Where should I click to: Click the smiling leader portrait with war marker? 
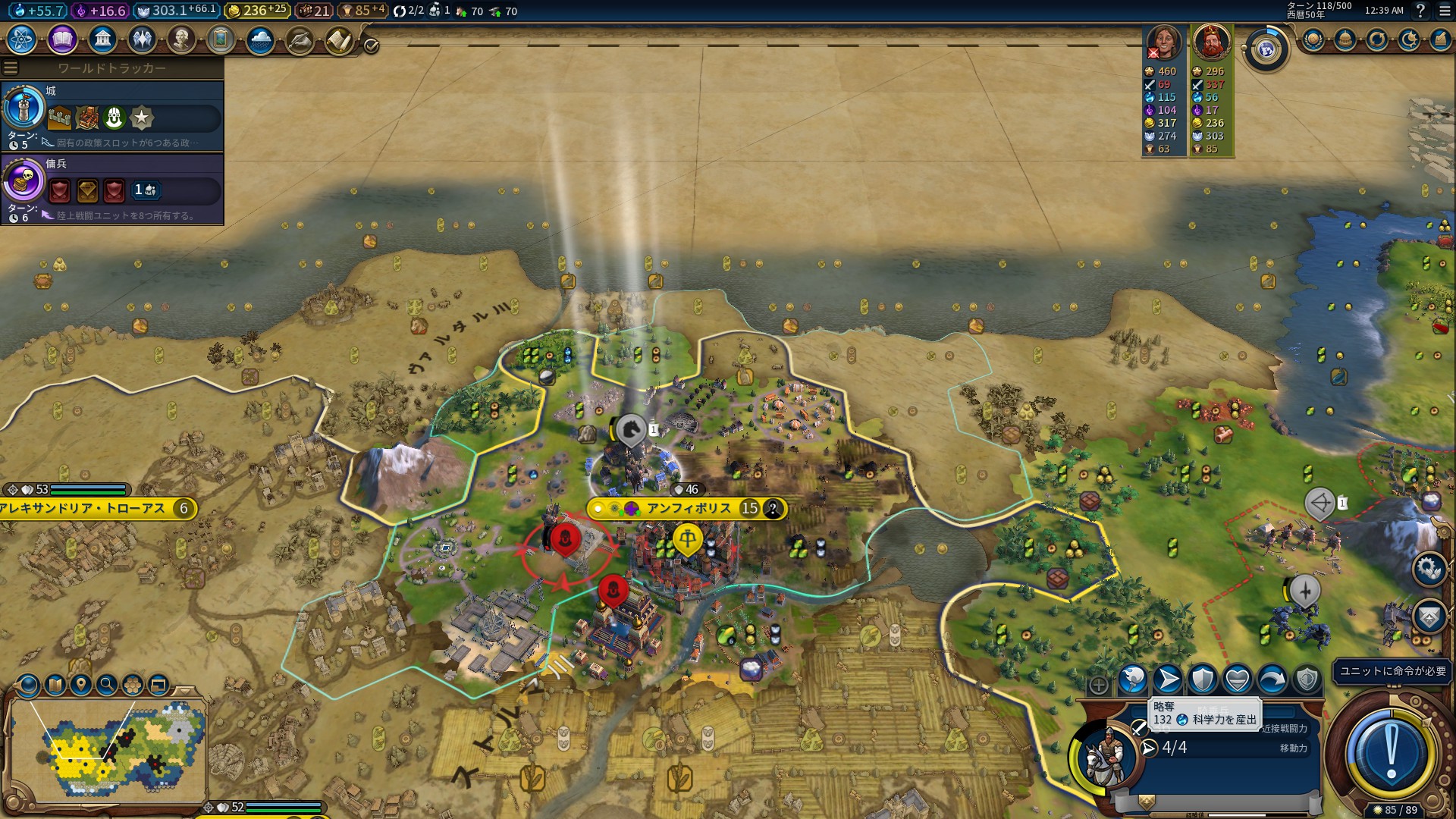[x=1164, y=42]
